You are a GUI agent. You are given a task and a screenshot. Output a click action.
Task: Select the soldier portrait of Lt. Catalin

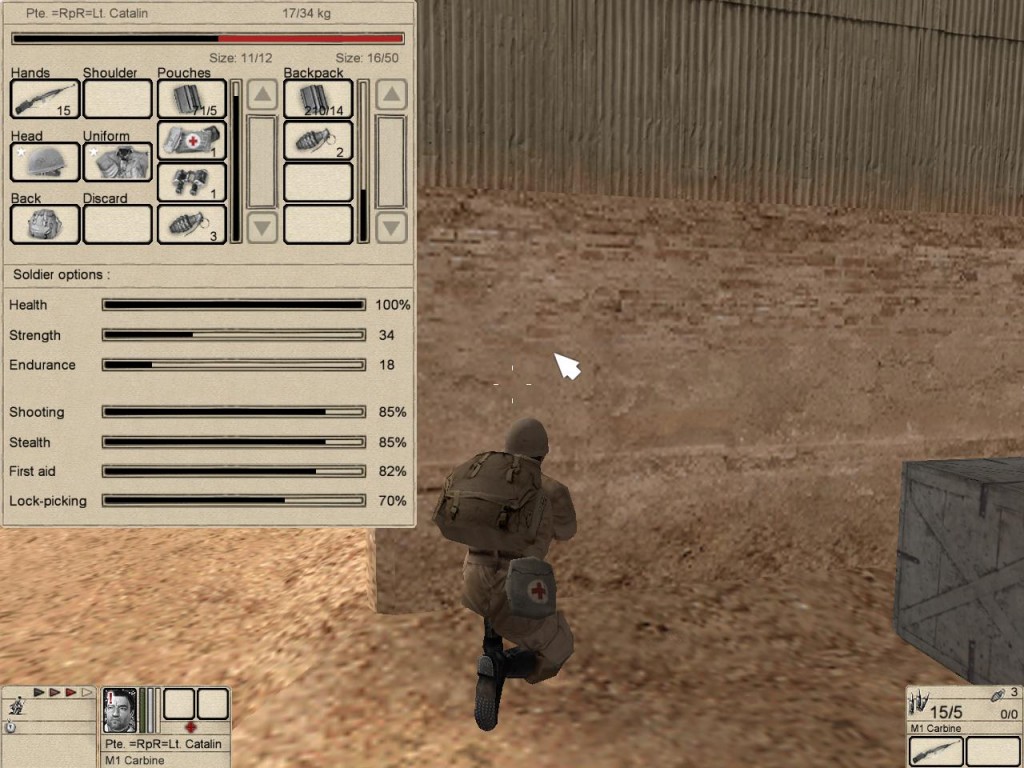120,709
